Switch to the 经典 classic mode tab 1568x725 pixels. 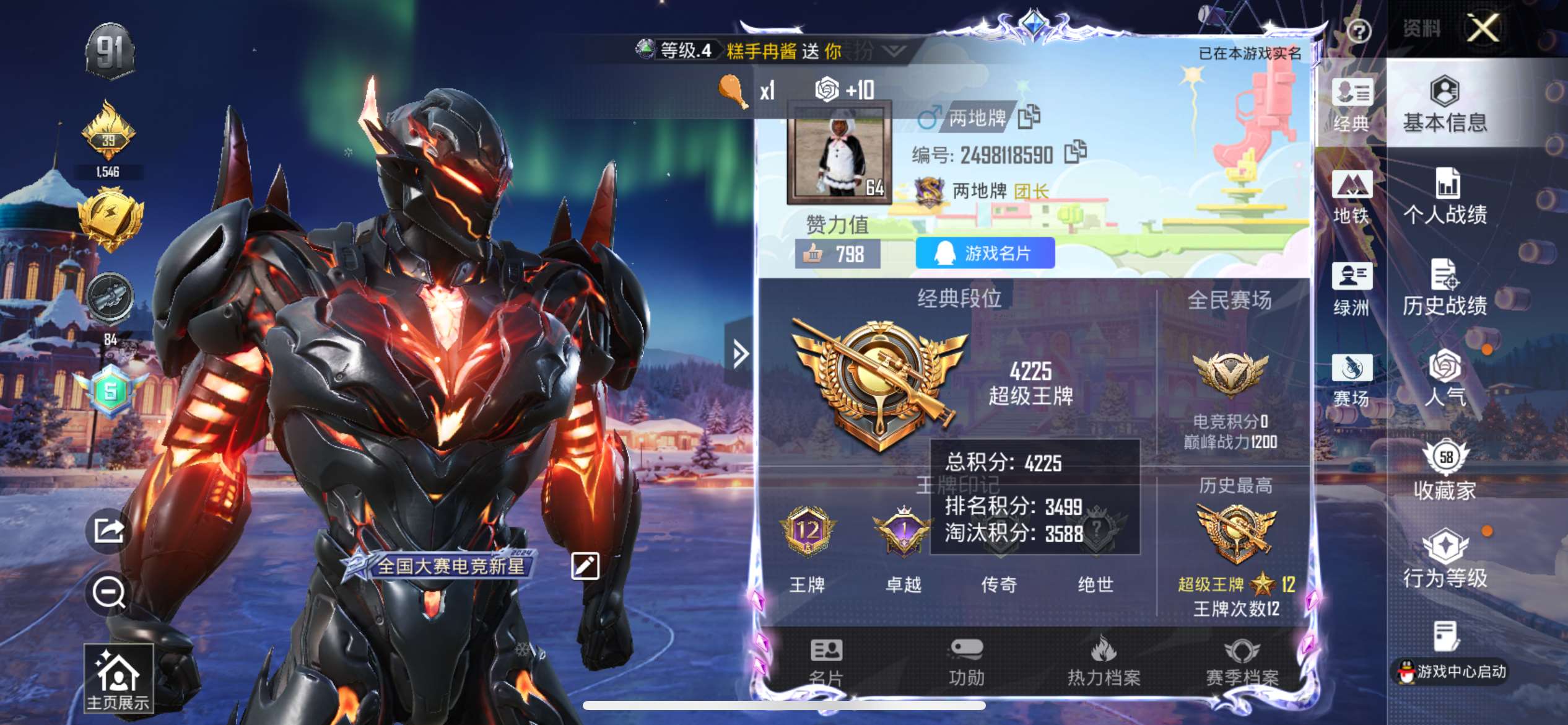click(x=1351, y=104)
